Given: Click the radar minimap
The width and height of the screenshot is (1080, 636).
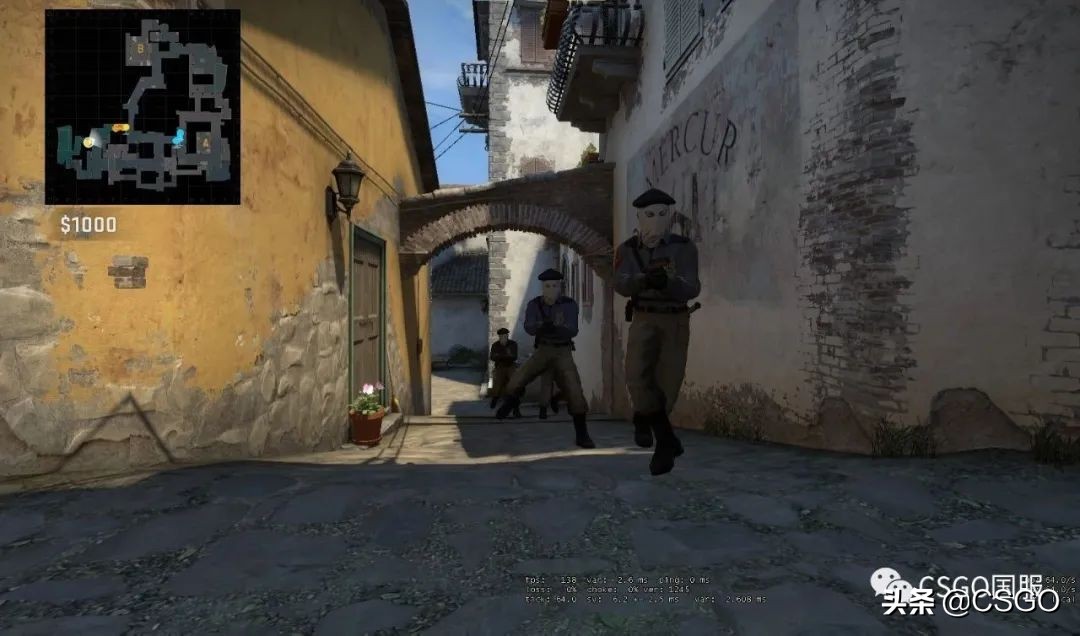Looking at the screenshot, I should pos(142,106).
